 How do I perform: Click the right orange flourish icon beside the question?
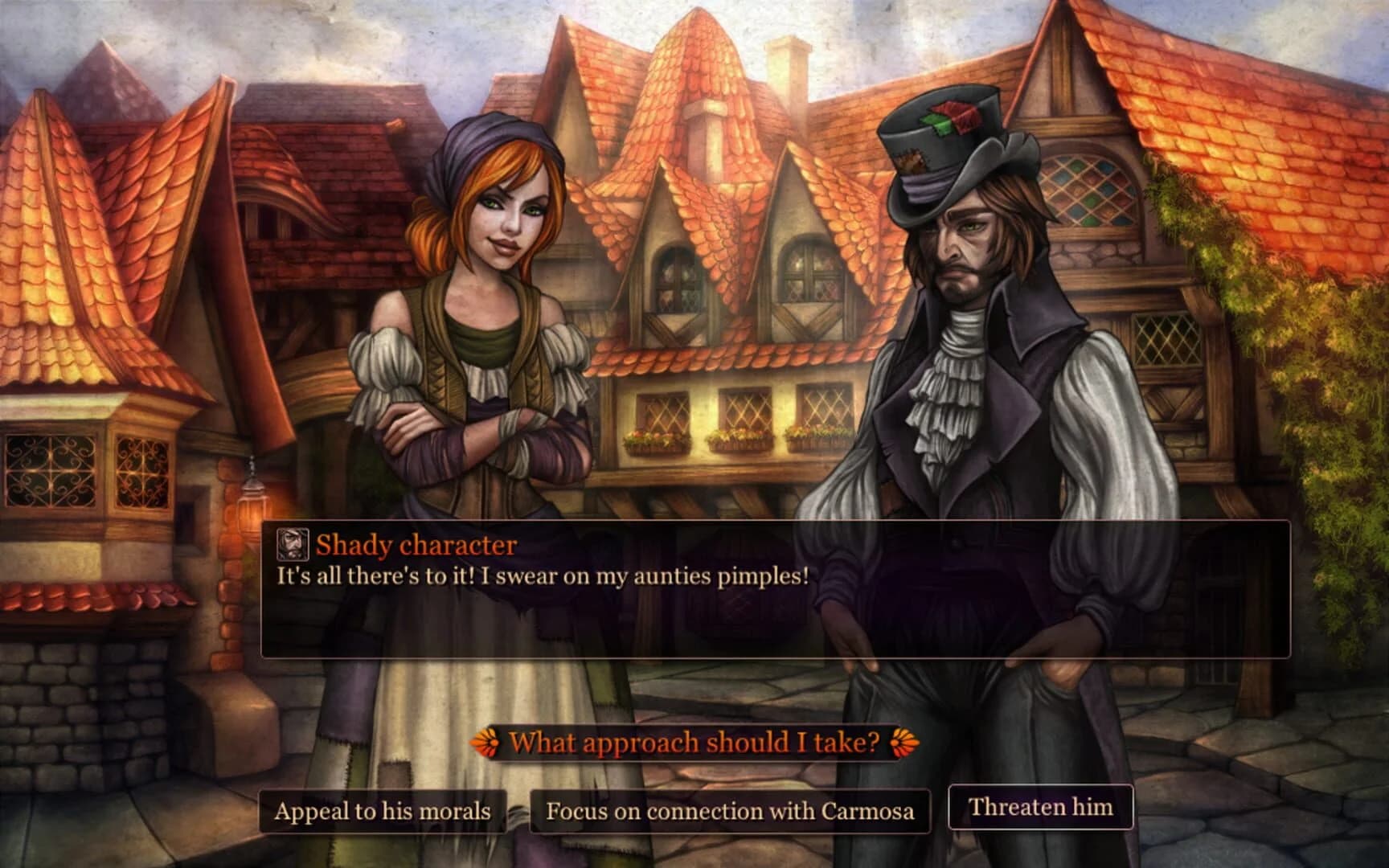point(899,742)
